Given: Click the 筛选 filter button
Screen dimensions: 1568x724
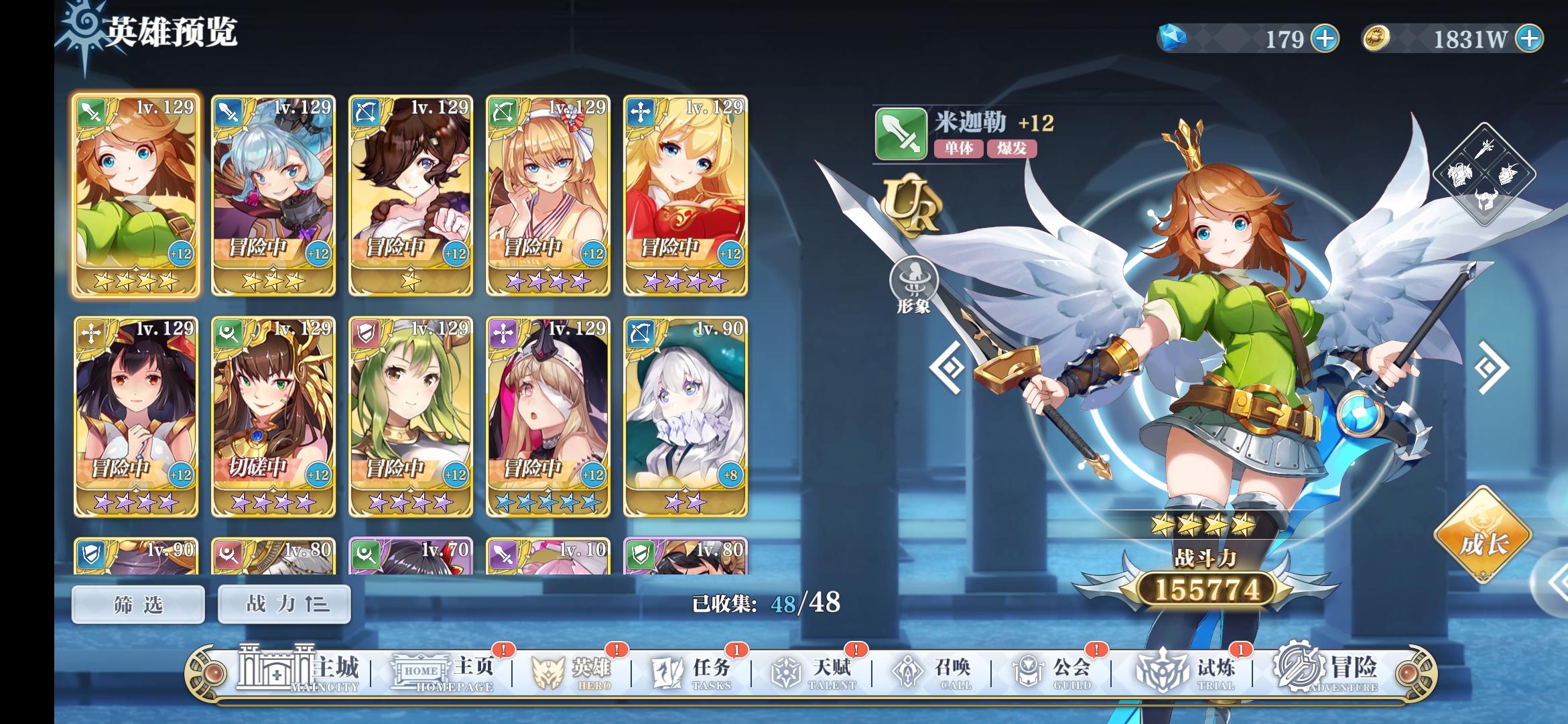Looking at the screenshot, I should pos(137,603).
